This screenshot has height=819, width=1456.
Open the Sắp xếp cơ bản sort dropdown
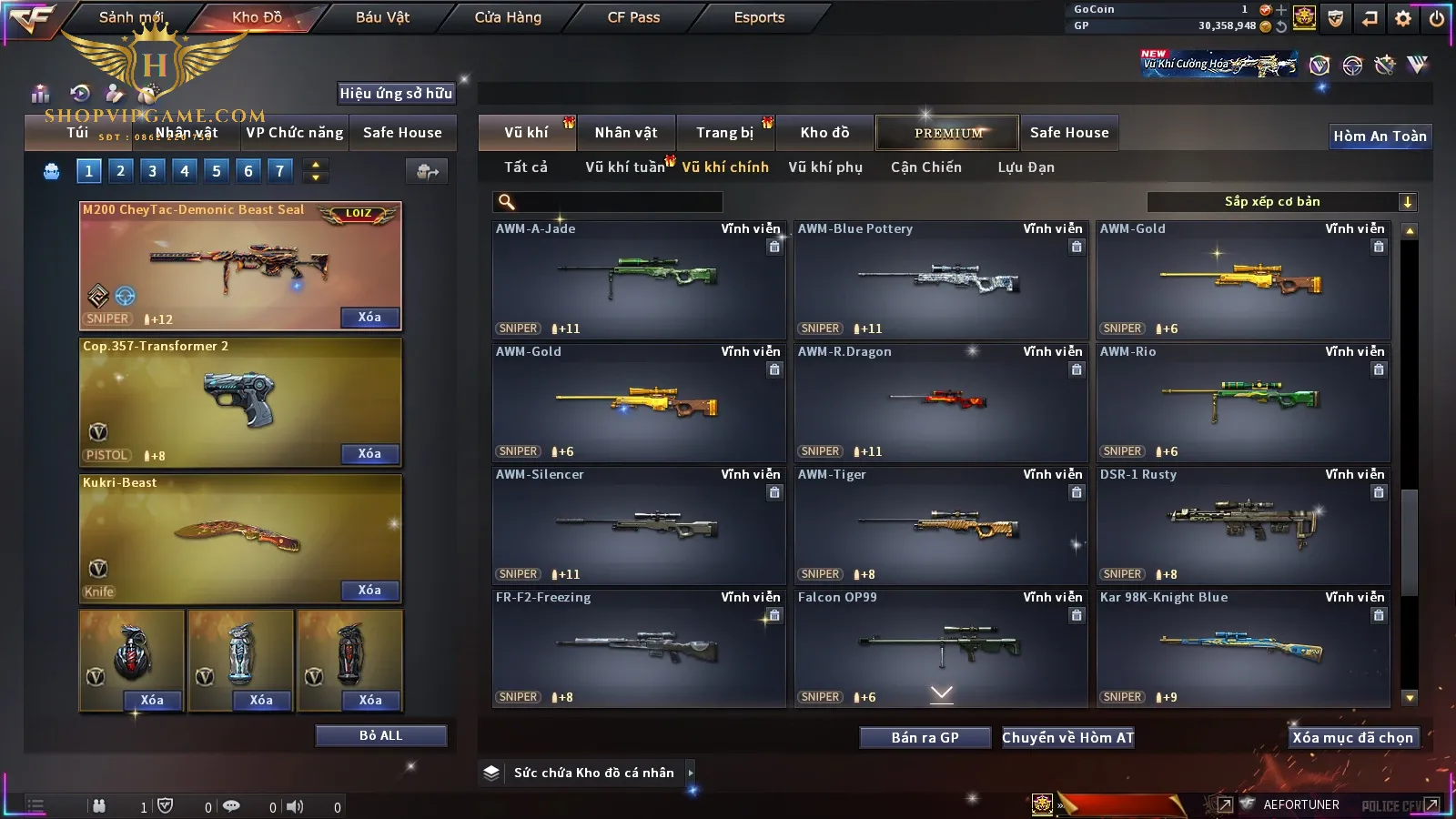[x=1281, y=202]
